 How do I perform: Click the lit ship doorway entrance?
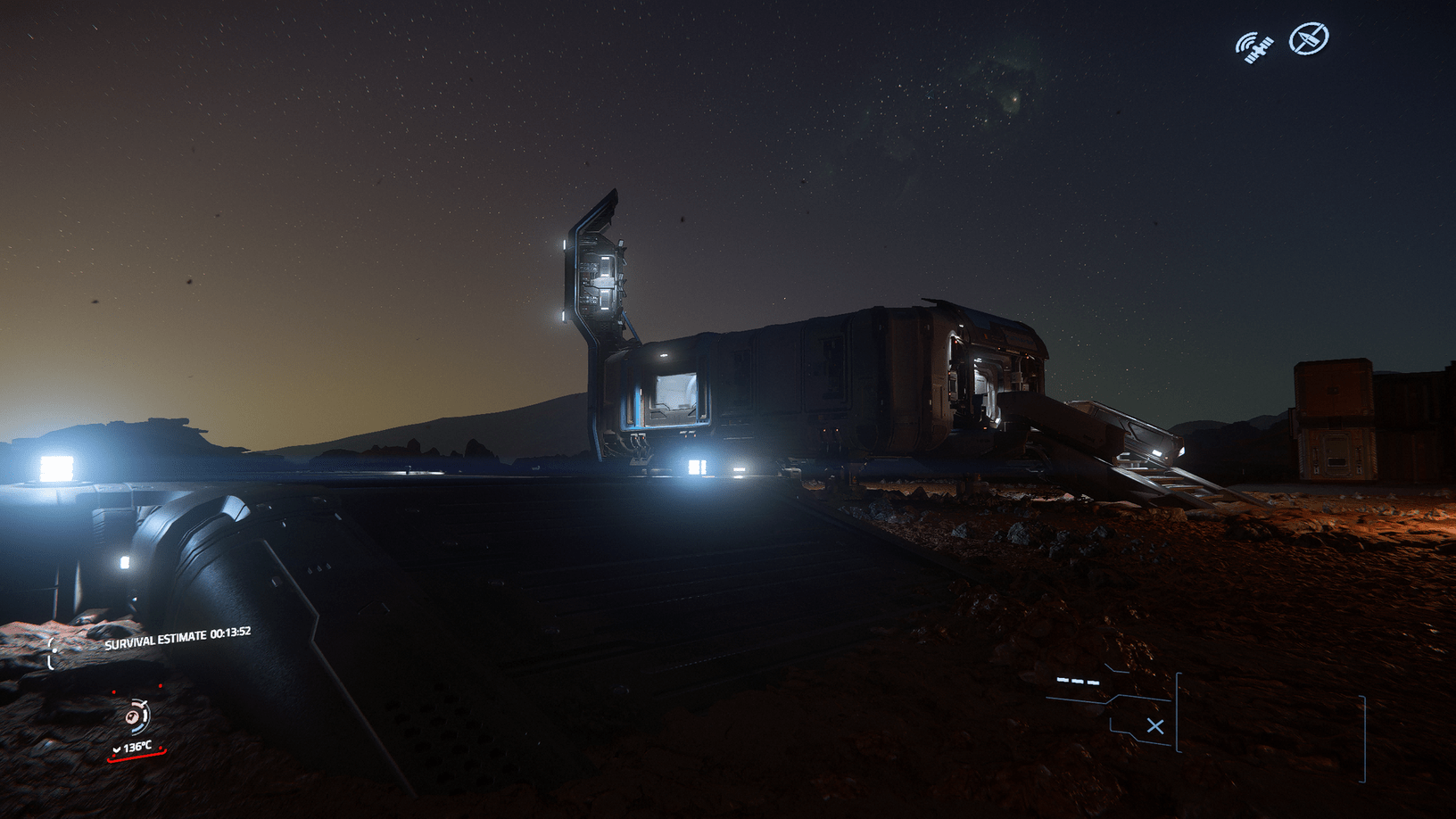(676, 400)
